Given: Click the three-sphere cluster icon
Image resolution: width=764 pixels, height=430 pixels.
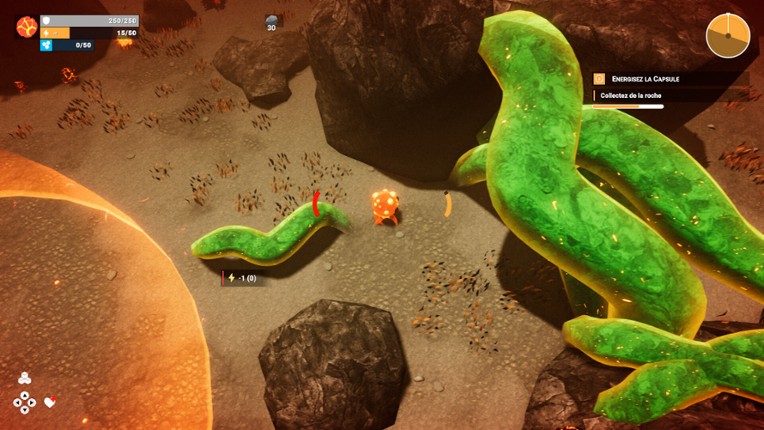Looking at the screenshot, I should point(25,378).
